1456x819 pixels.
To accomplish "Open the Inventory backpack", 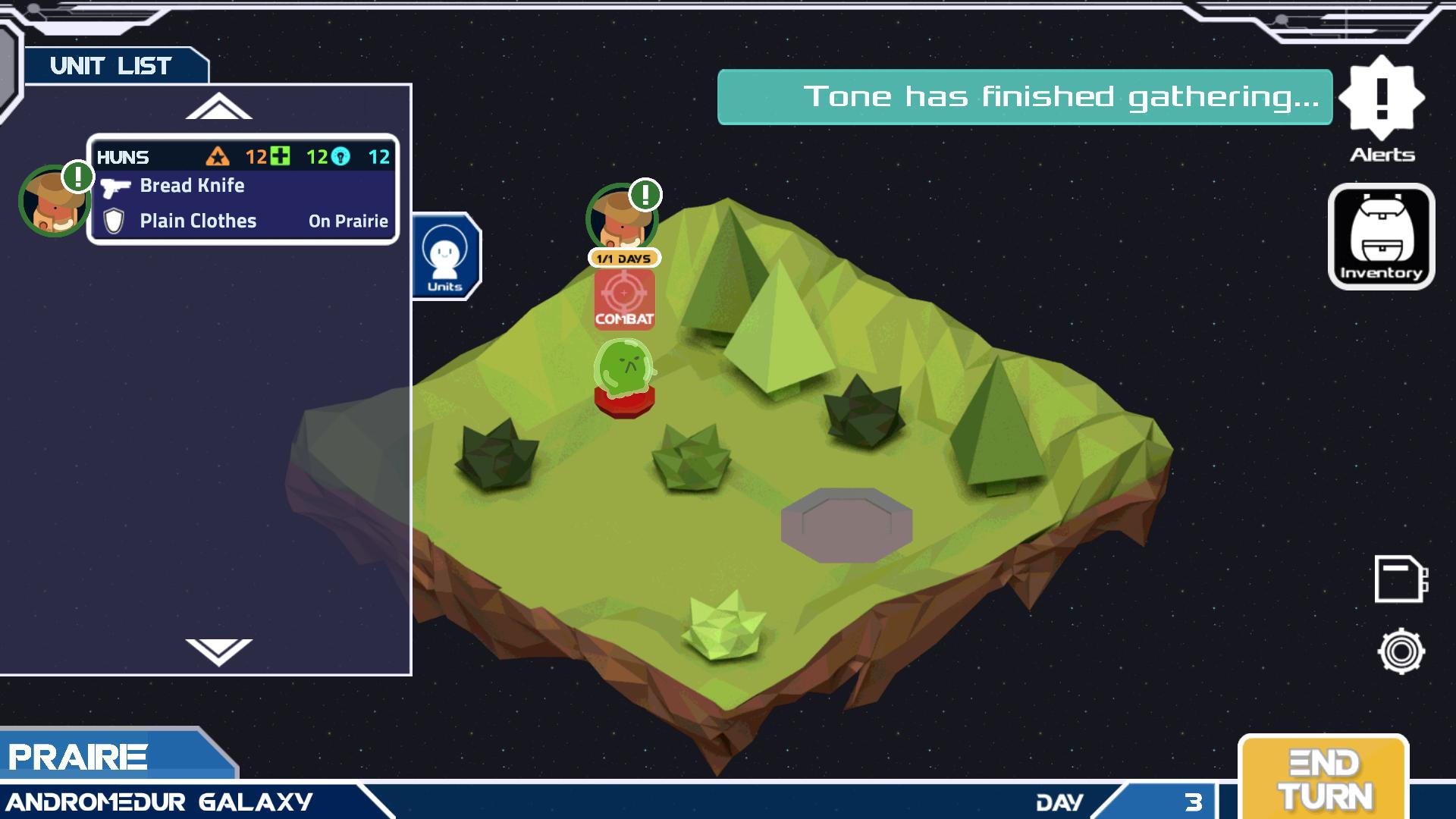I will coord(1381,237).
